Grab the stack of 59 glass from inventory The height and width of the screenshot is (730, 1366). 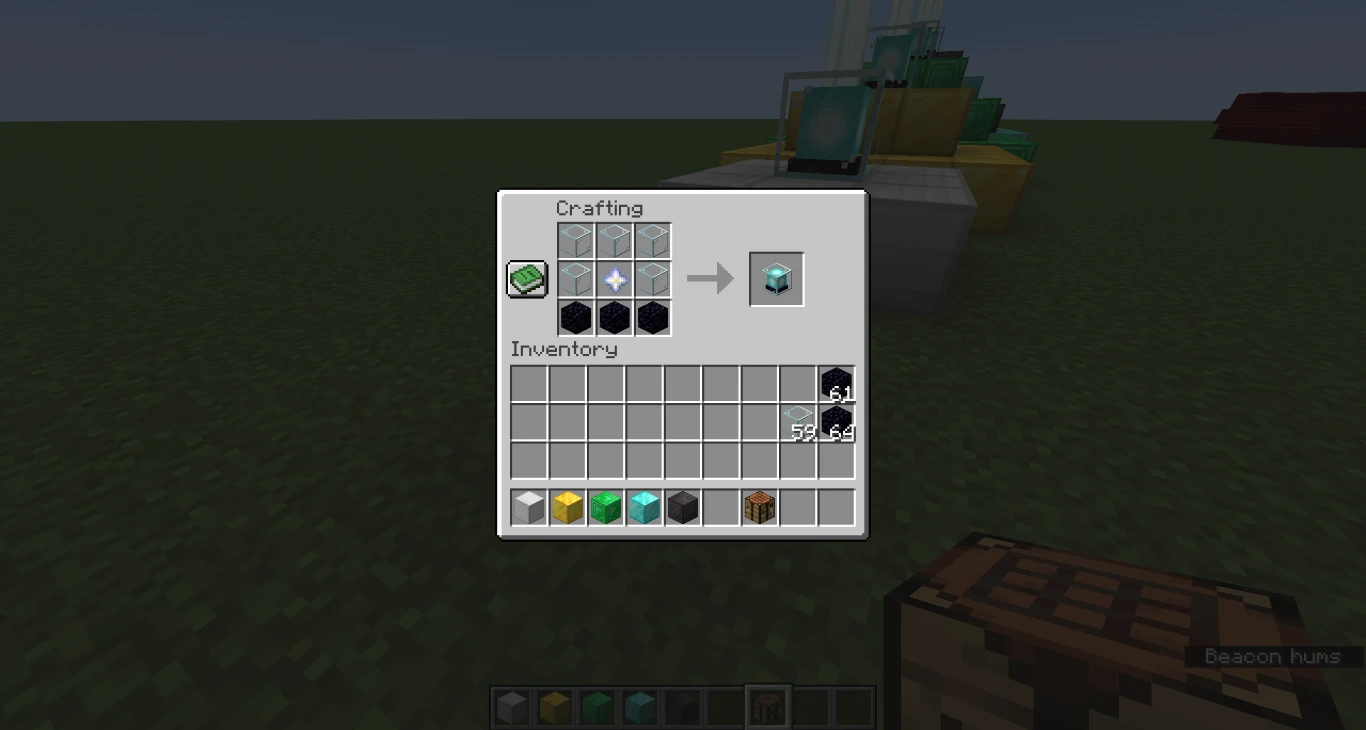tap(797, 421)
